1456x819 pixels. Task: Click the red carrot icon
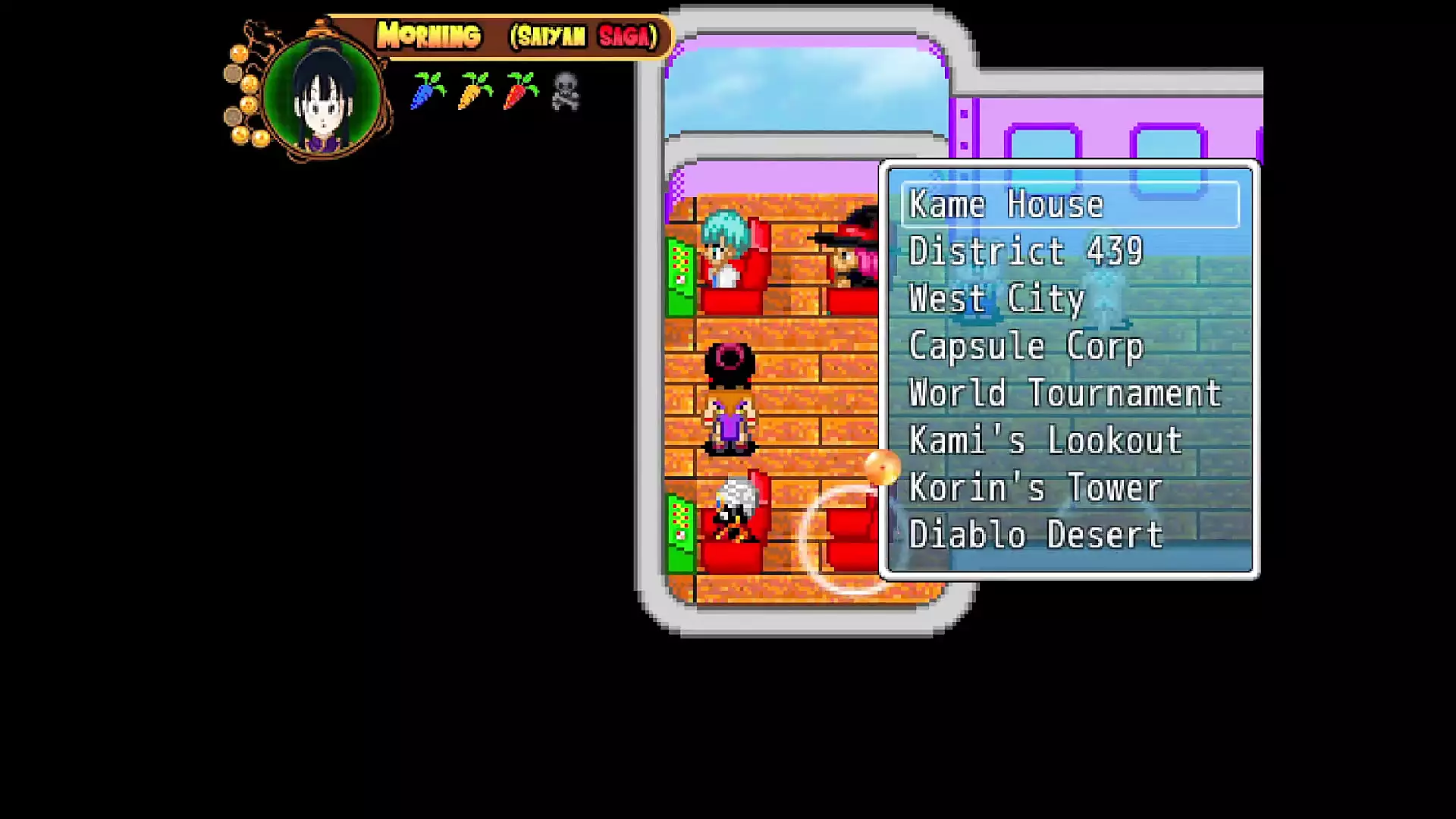tap(521, 91)
